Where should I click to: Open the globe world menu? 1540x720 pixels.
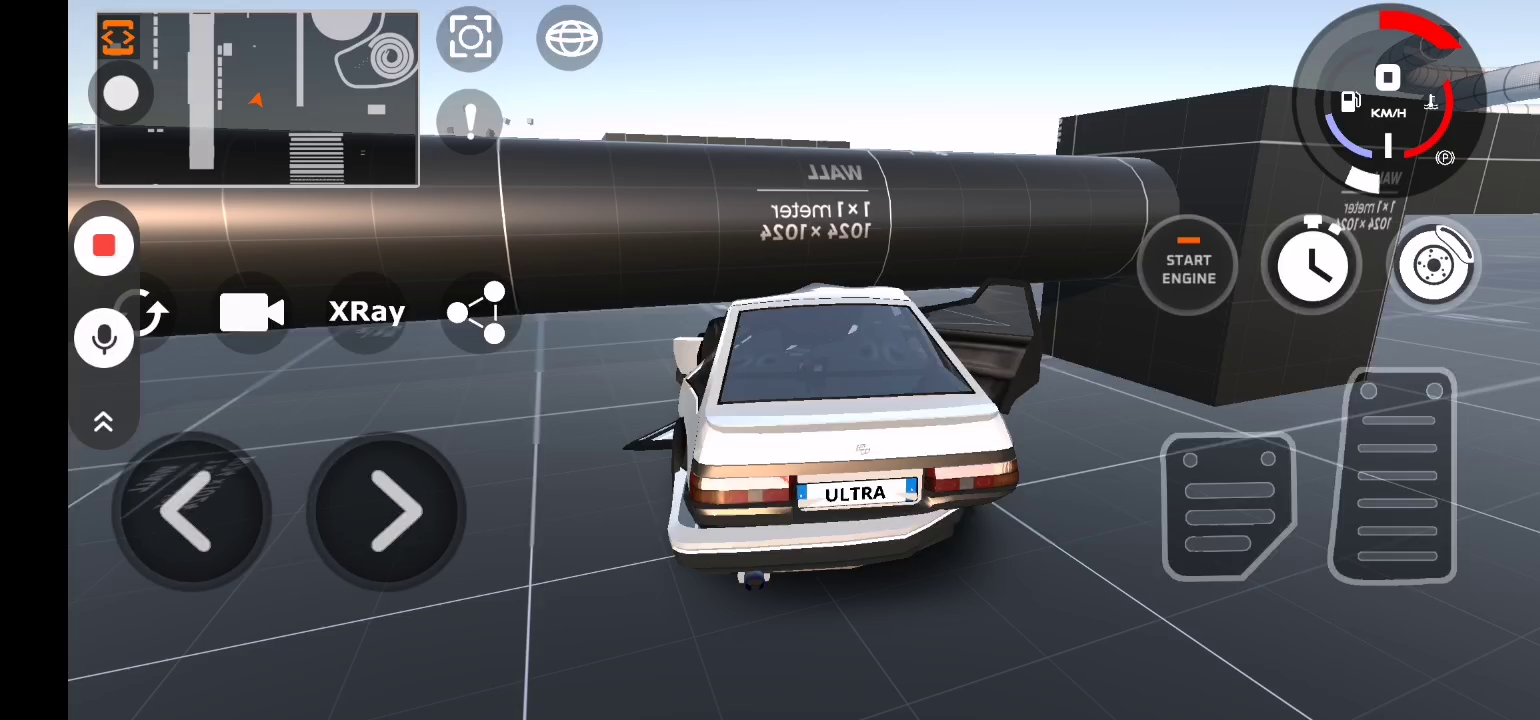pos(569,39)
